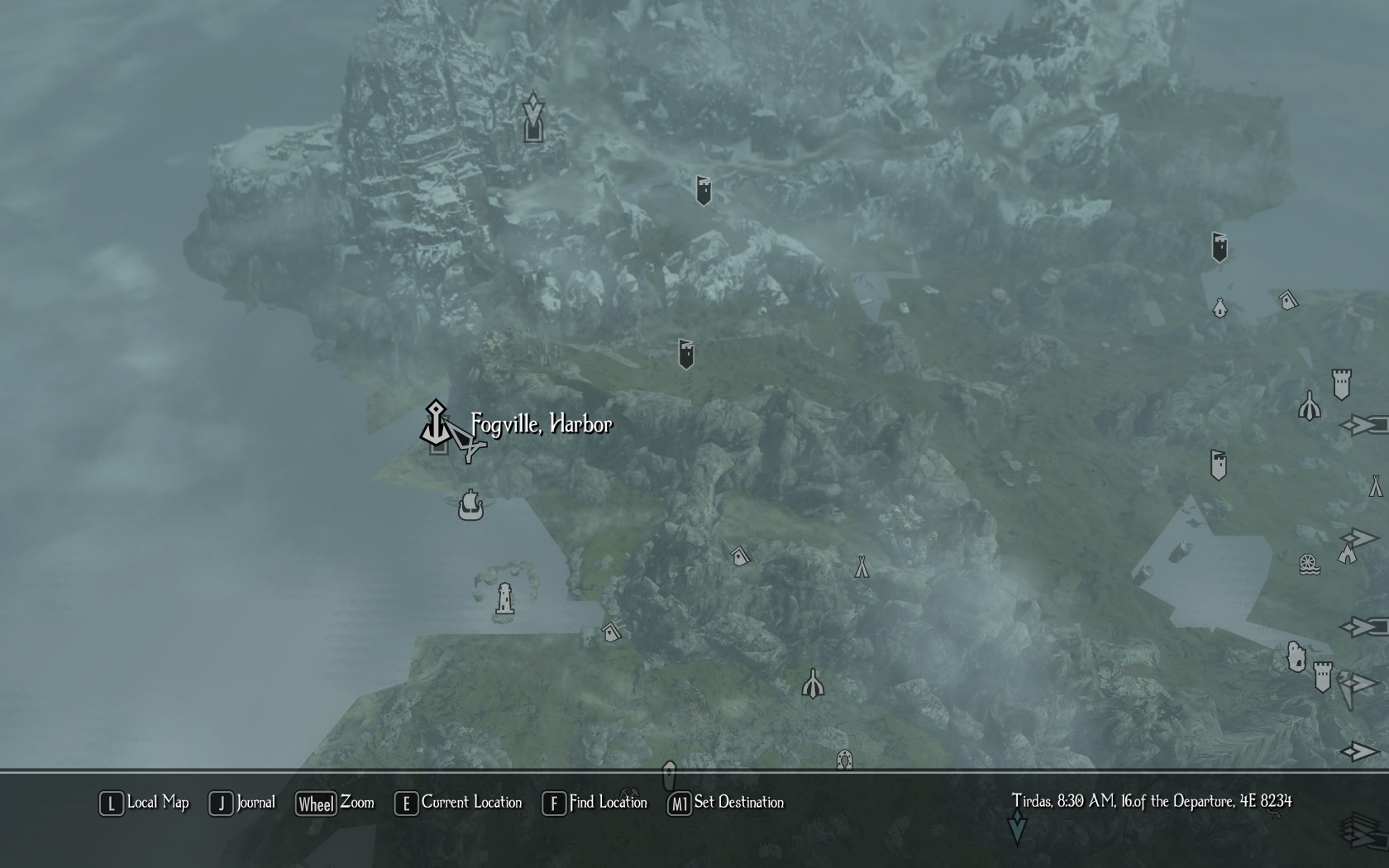Center map on Current Location
This screenshot has height=868, width=1389.
coord(459,803)
